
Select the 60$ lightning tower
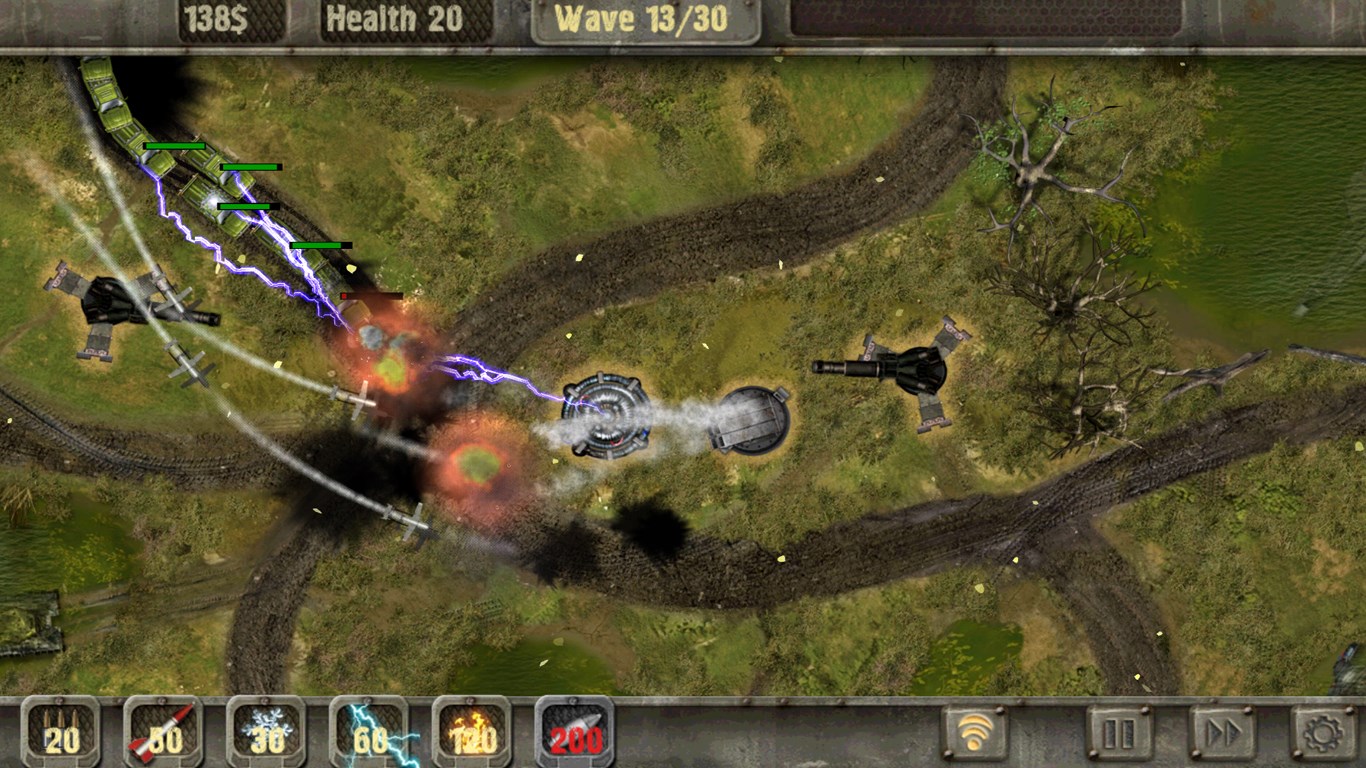pyautogui.click(x=370, y=732)
